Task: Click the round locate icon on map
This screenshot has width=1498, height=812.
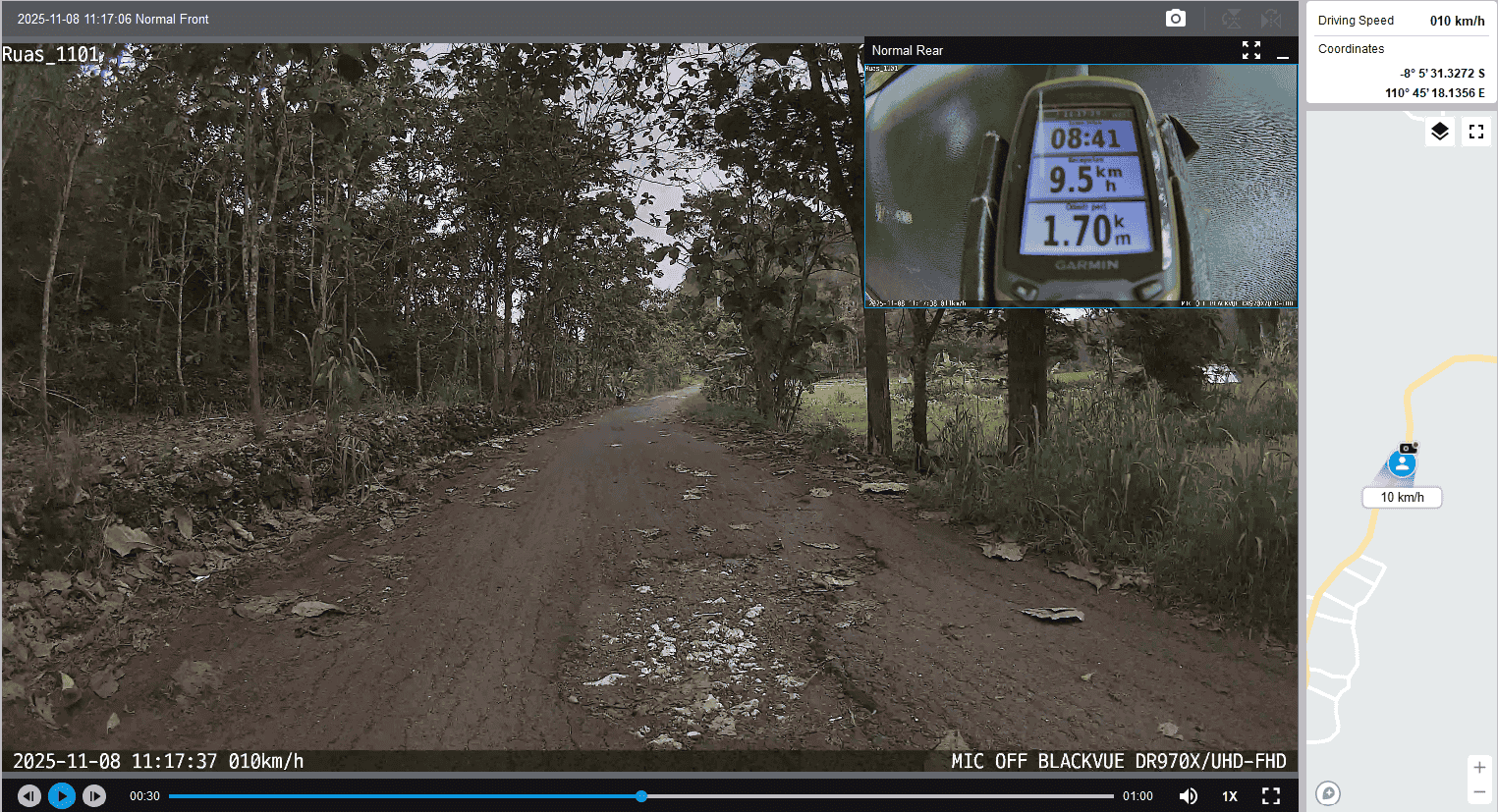Action: point(1328,793)
